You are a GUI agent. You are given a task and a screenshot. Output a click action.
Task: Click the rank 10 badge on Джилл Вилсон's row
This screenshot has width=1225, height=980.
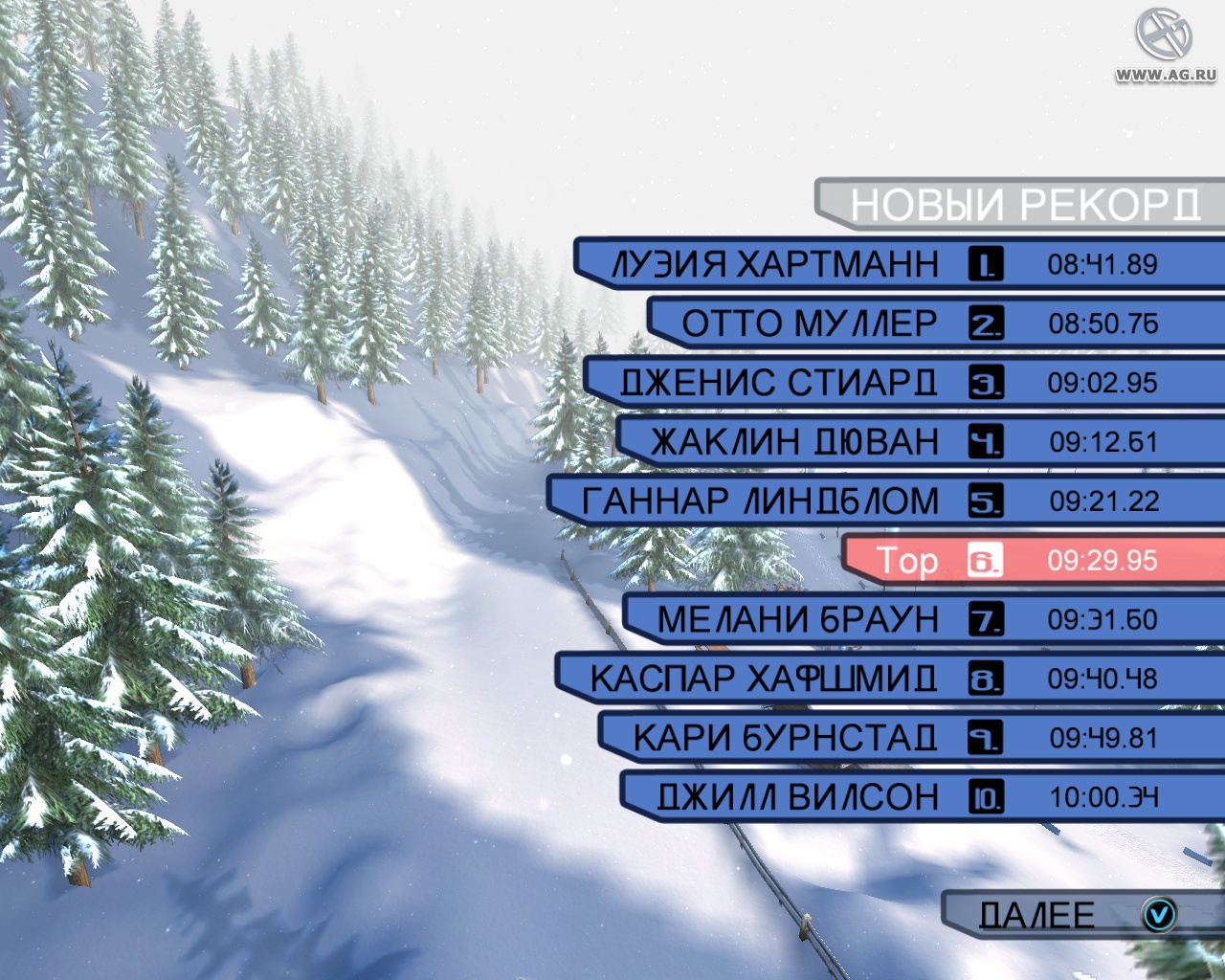[986, 798]
